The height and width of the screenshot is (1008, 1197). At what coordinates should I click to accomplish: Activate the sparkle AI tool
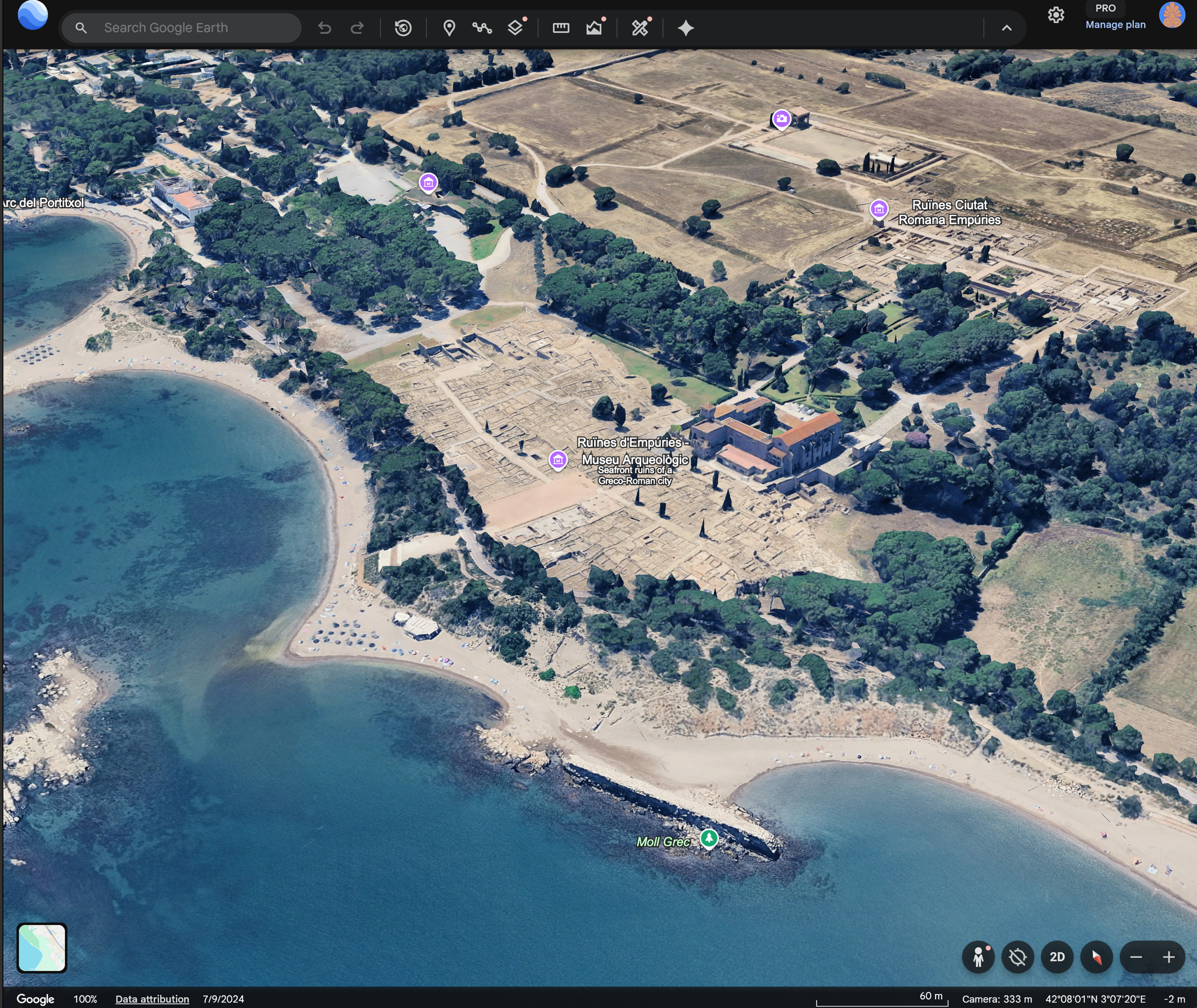tap(686, 27)
